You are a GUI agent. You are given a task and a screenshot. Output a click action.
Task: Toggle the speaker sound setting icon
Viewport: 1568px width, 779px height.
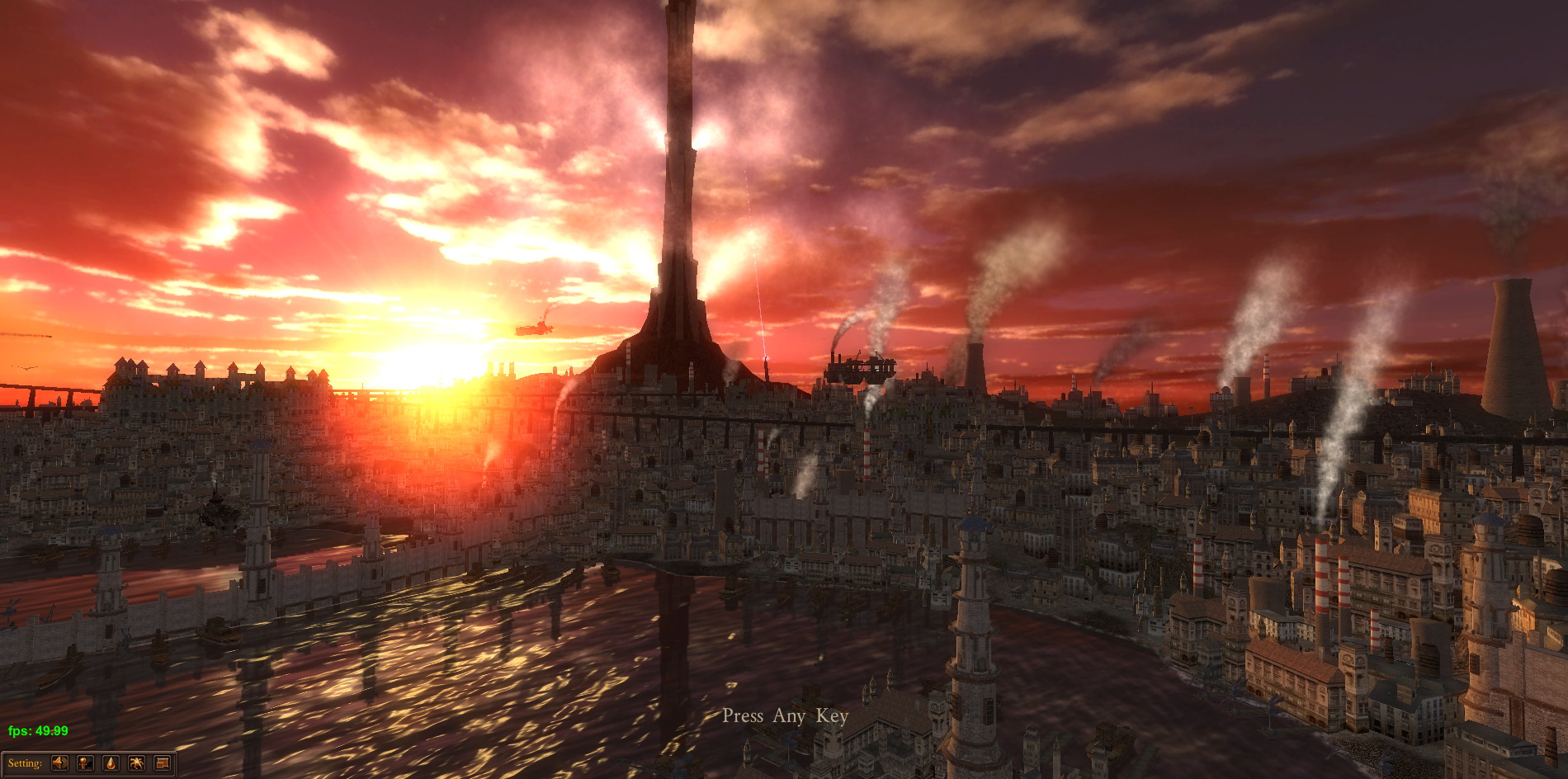click(59, 763)
